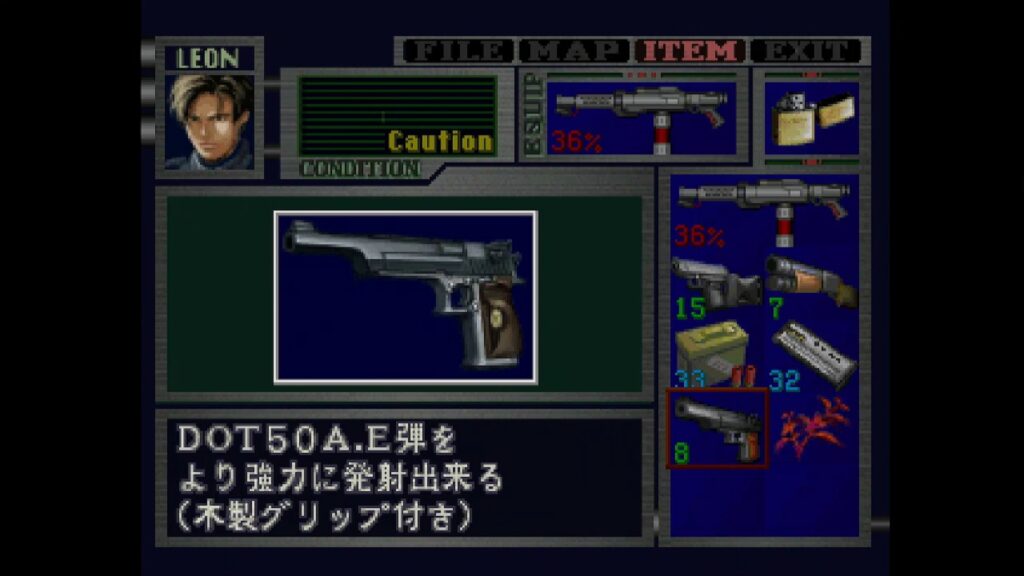This screenshot has width=1024, height=576.
Task: Select the ITEM tab
Action: pos(692,51)
